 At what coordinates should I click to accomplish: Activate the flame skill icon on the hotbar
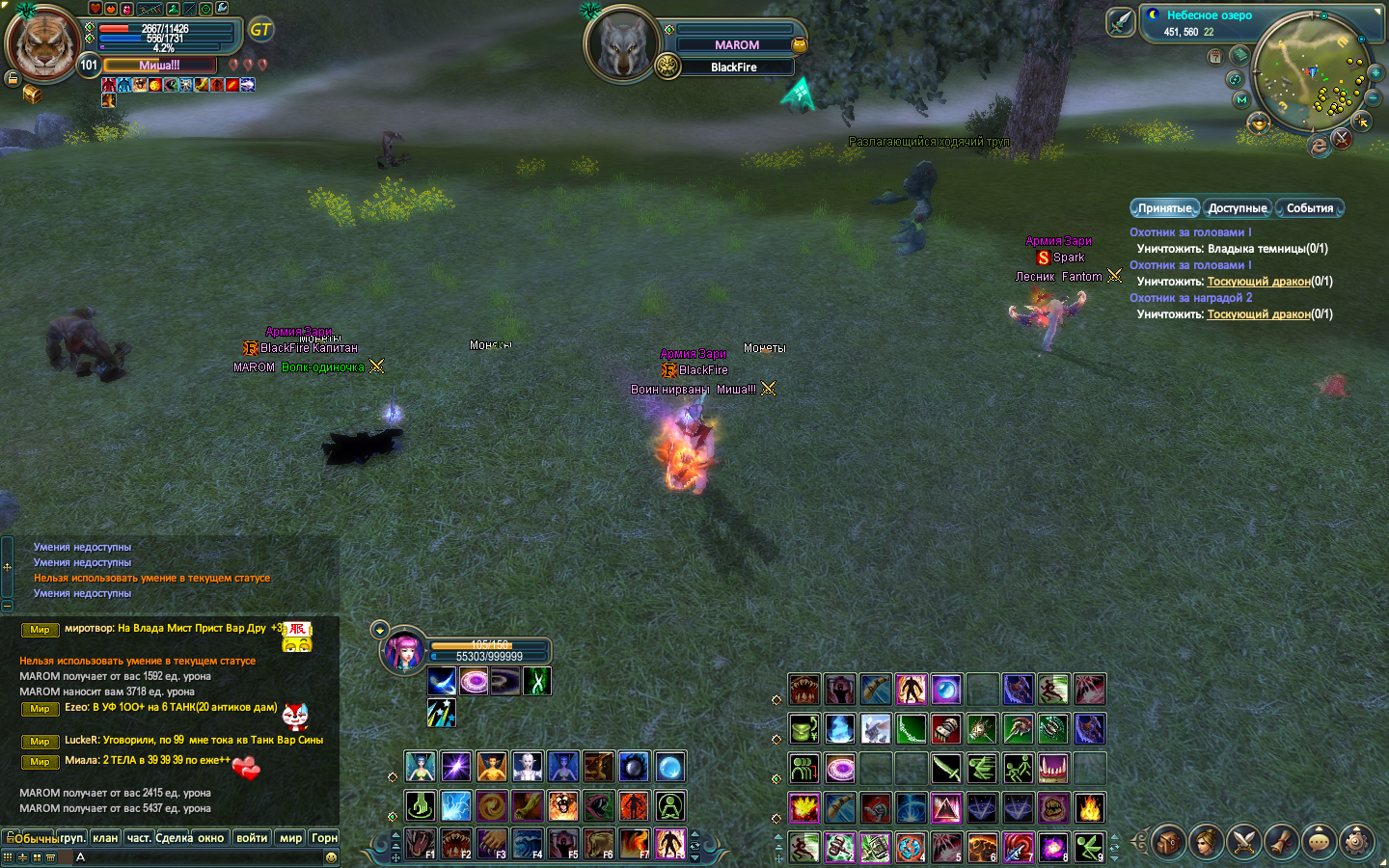click(1089, 807)
